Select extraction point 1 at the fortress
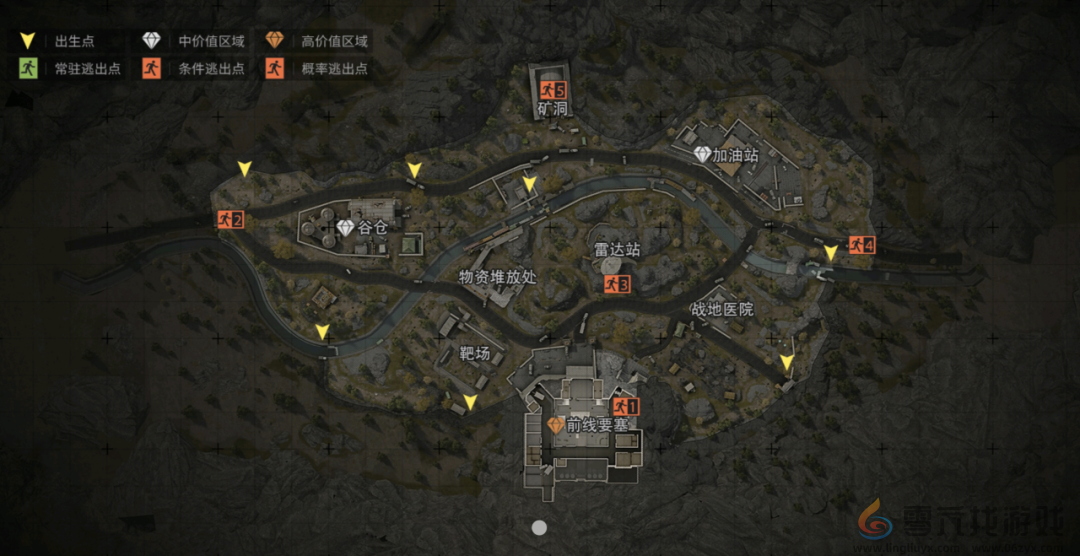The image size is (1080, 556). [x=625, y=406]
